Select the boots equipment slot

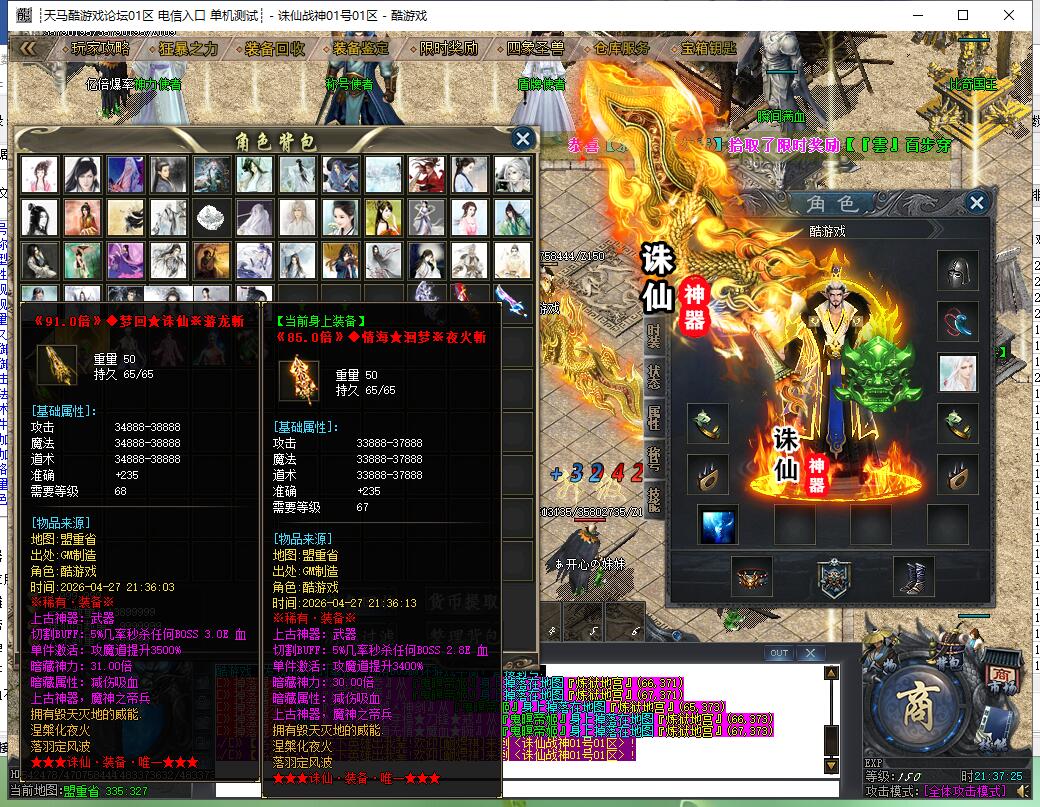click(913, 577)
